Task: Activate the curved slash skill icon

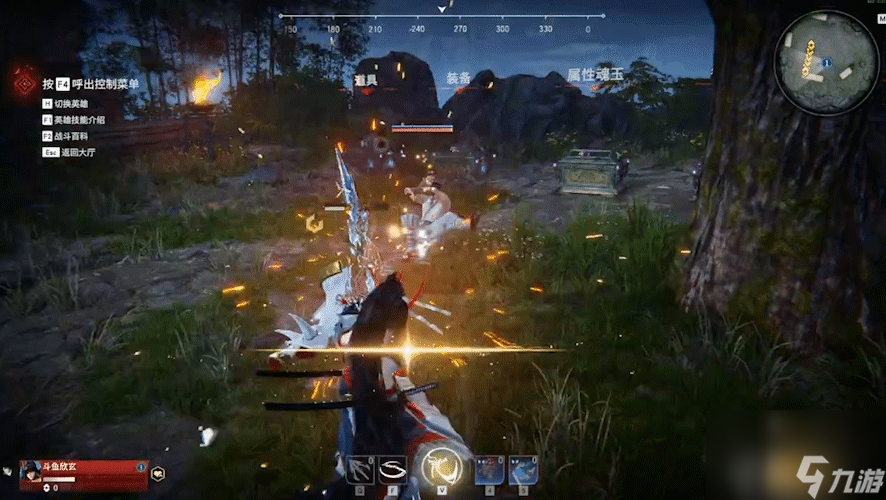Action: pyautogui.click(x=391, y=470)
